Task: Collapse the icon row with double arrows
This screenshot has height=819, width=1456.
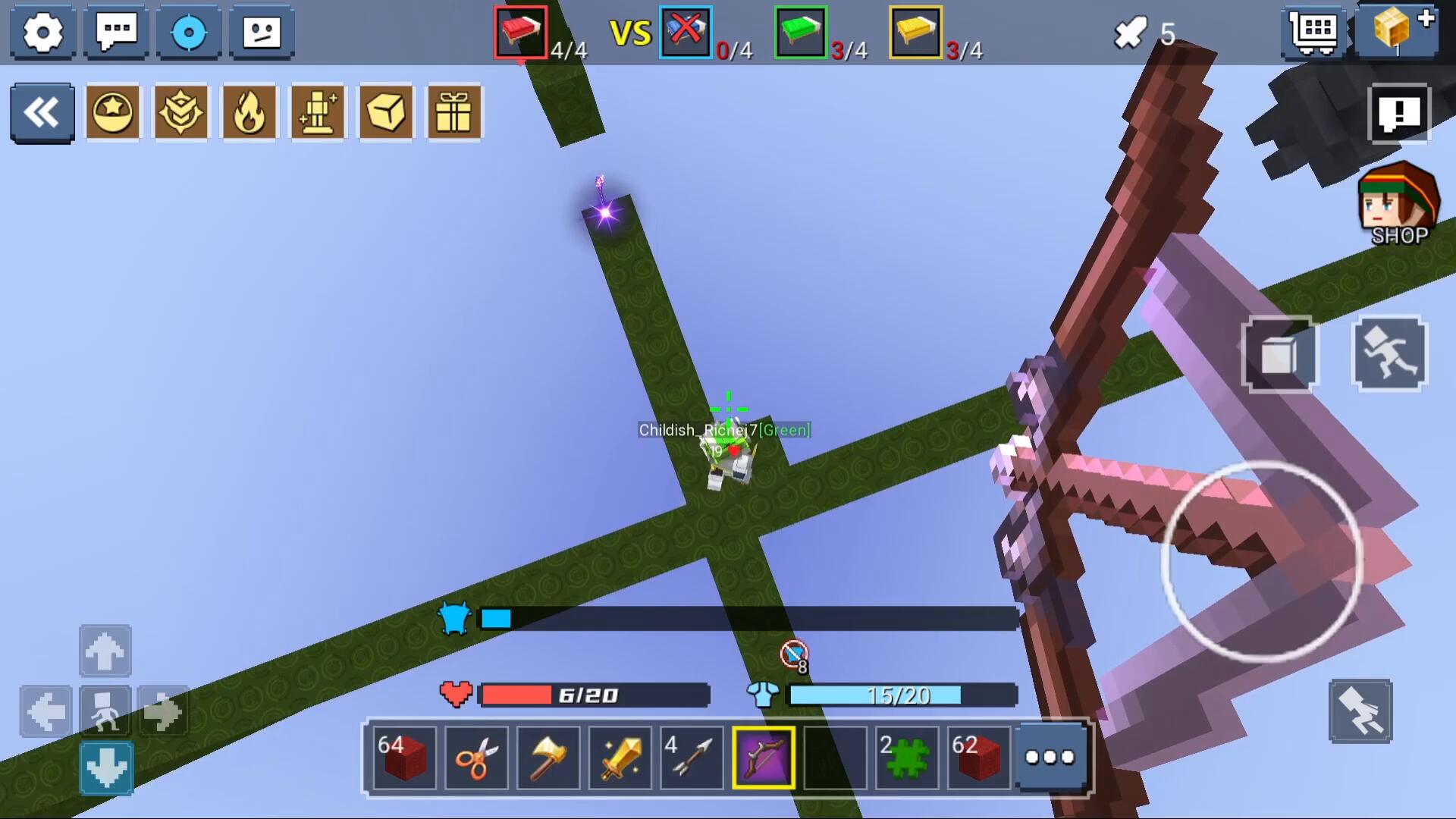Action: [42, 113]
